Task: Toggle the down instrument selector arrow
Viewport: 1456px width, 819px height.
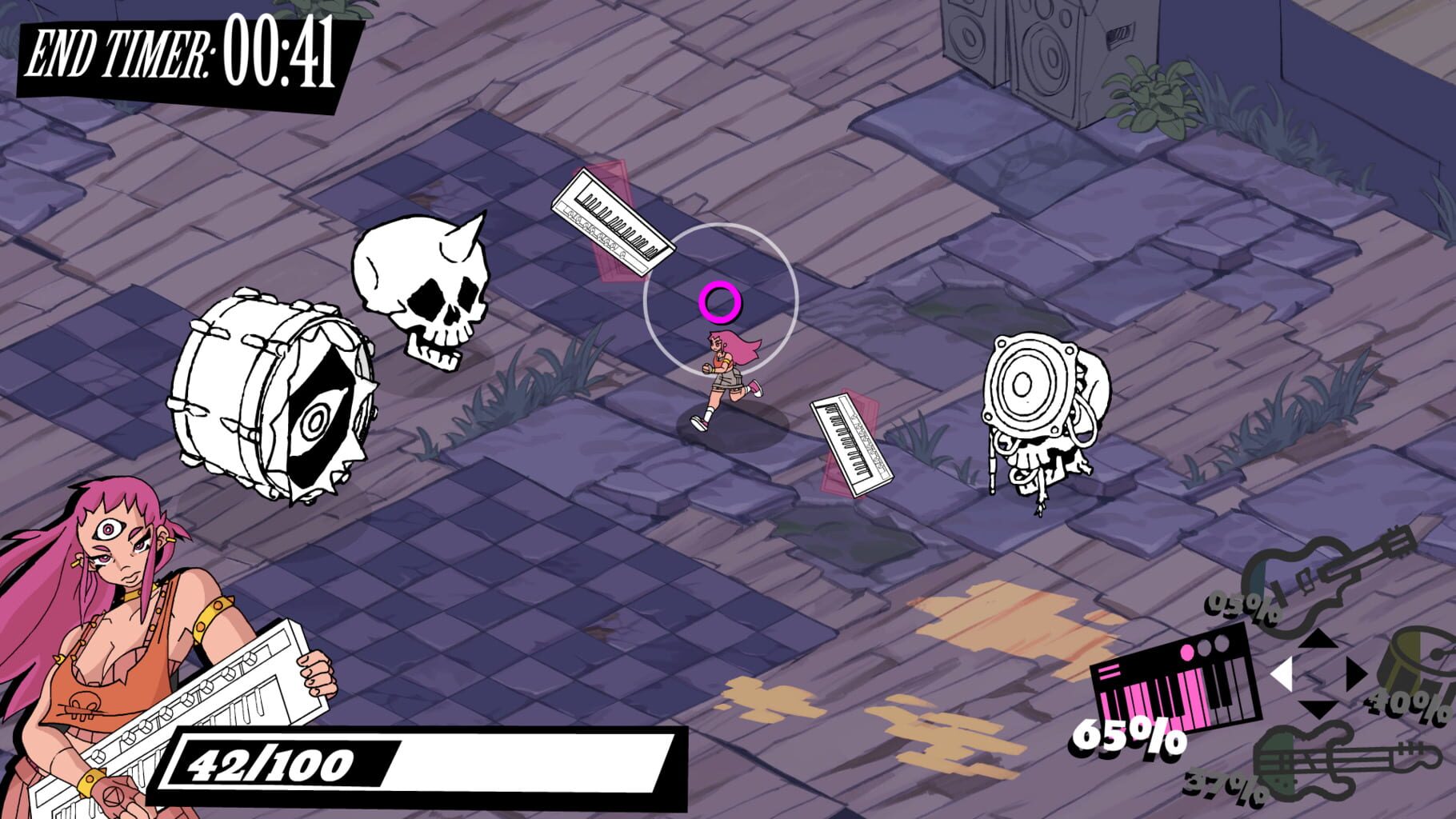Action: click(x=1318, y=709)
